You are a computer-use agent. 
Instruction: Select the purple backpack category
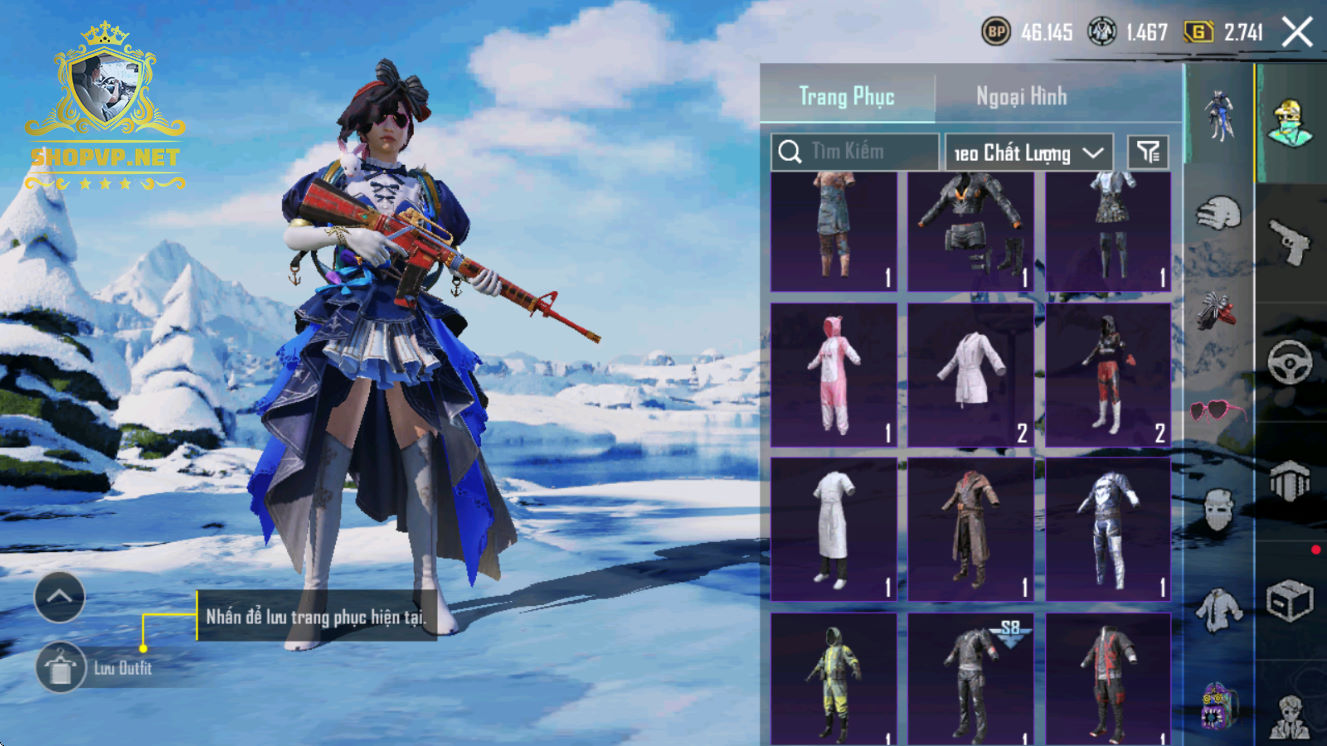click(x=1218, y=707)
